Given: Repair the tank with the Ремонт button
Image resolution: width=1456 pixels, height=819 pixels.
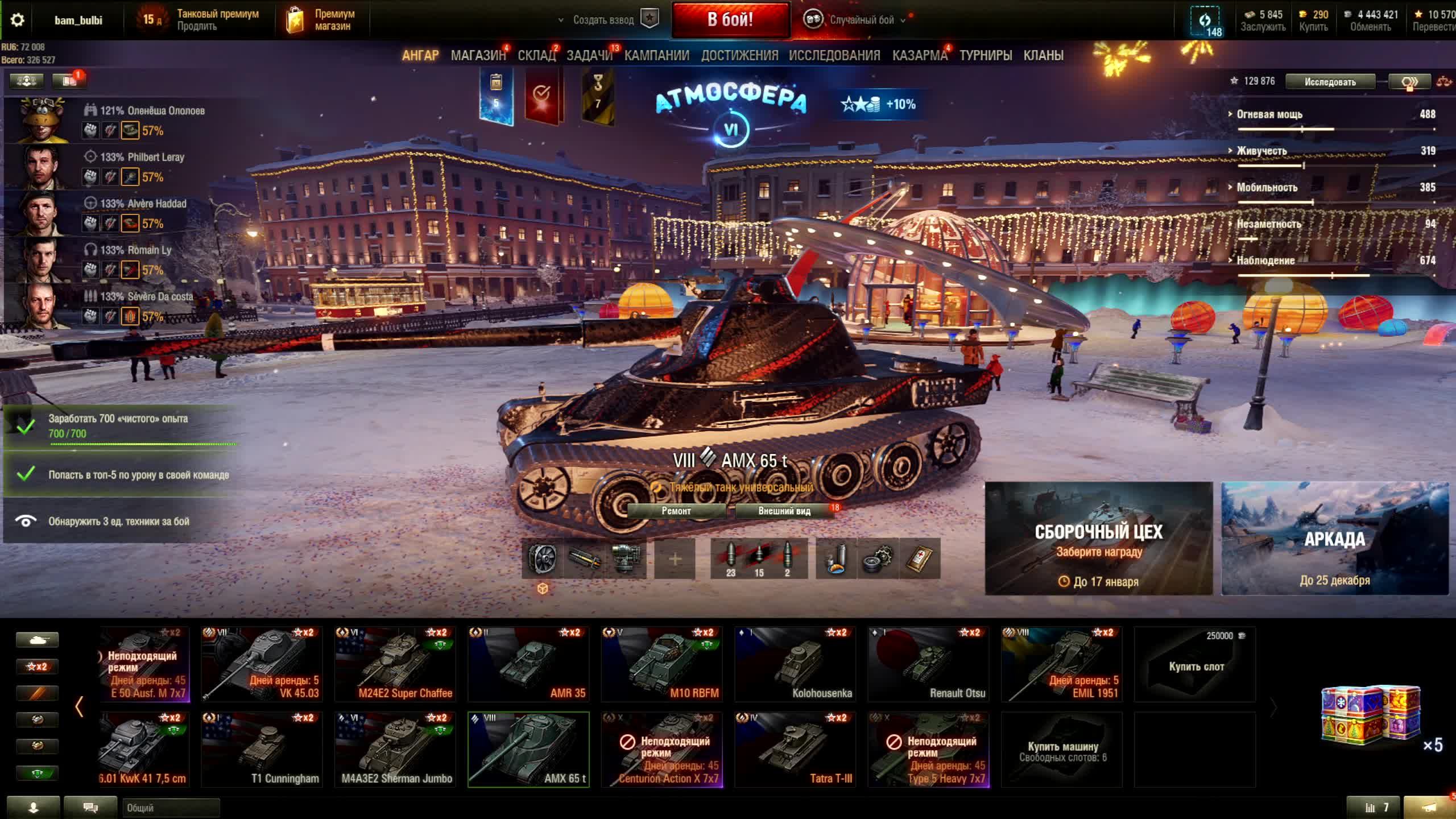Looking at the screenshot, I should 676,511.
